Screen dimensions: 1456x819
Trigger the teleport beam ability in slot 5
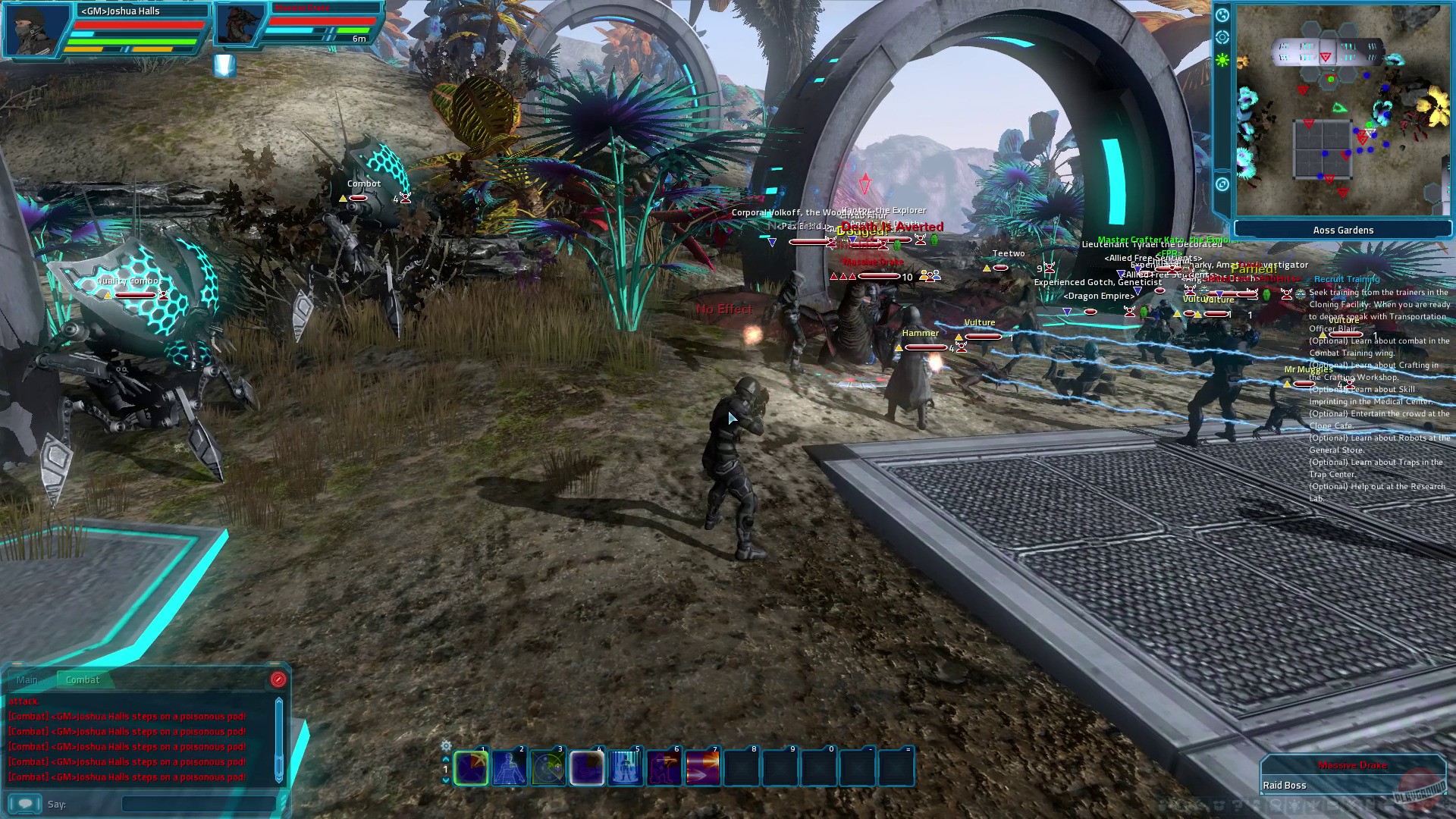point(624,767)
